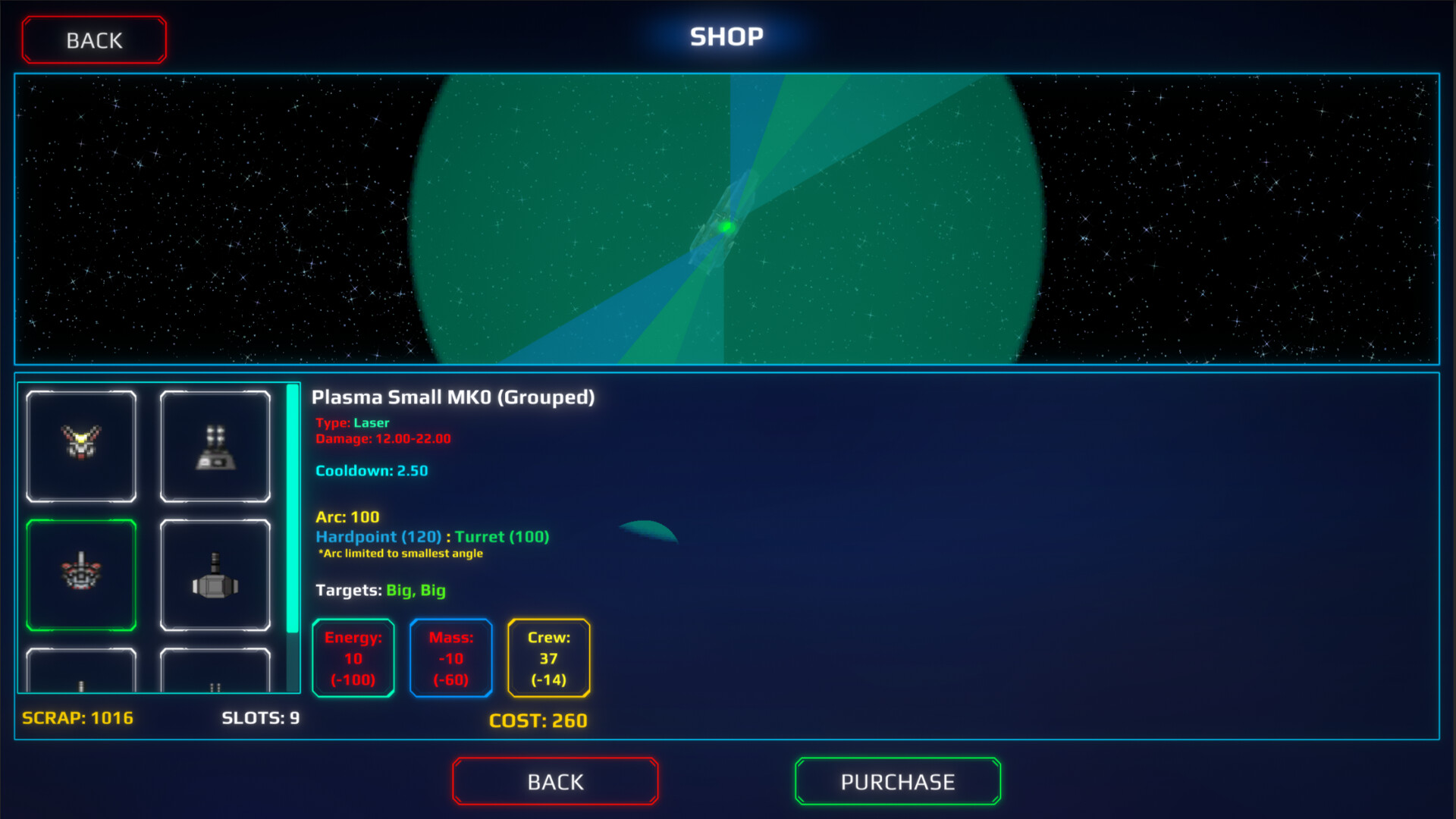Click the SLOTS: 9 label
The width and height of the screenshot is (1456, 819).
(x=260, y=717)
